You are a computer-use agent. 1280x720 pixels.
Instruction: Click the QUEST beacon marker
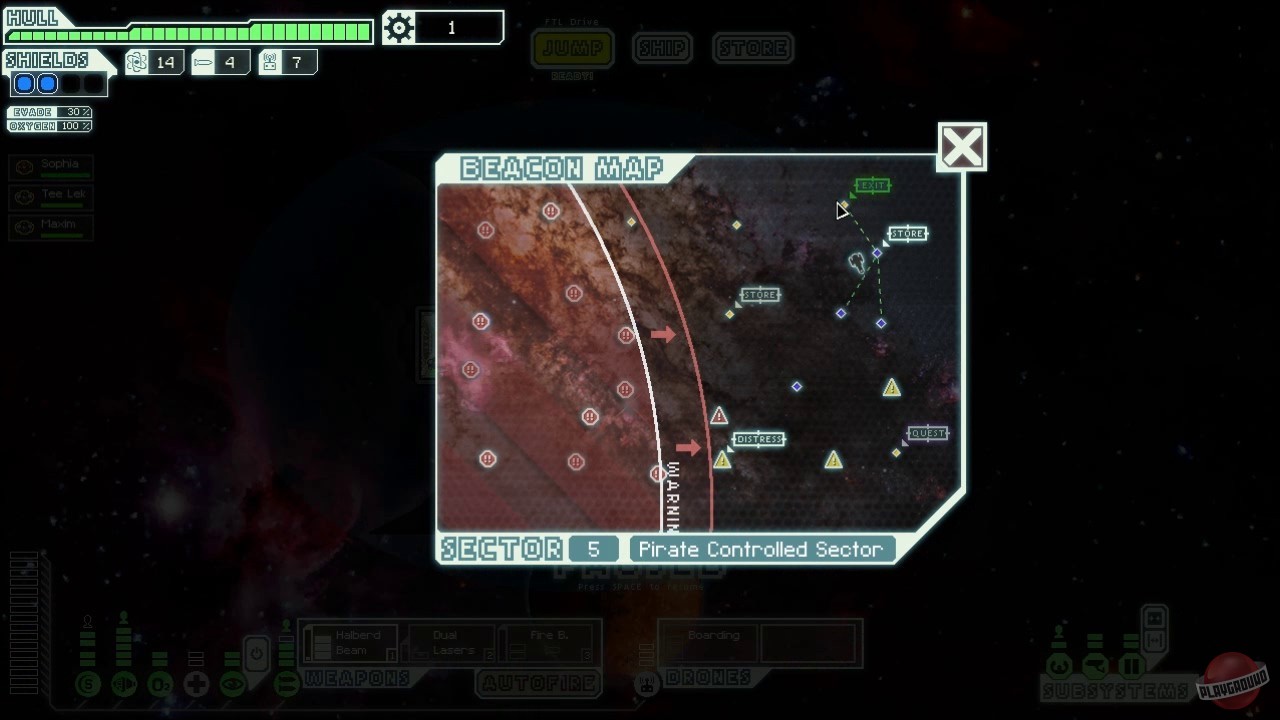pyautogui.click(x=926, y=433)
